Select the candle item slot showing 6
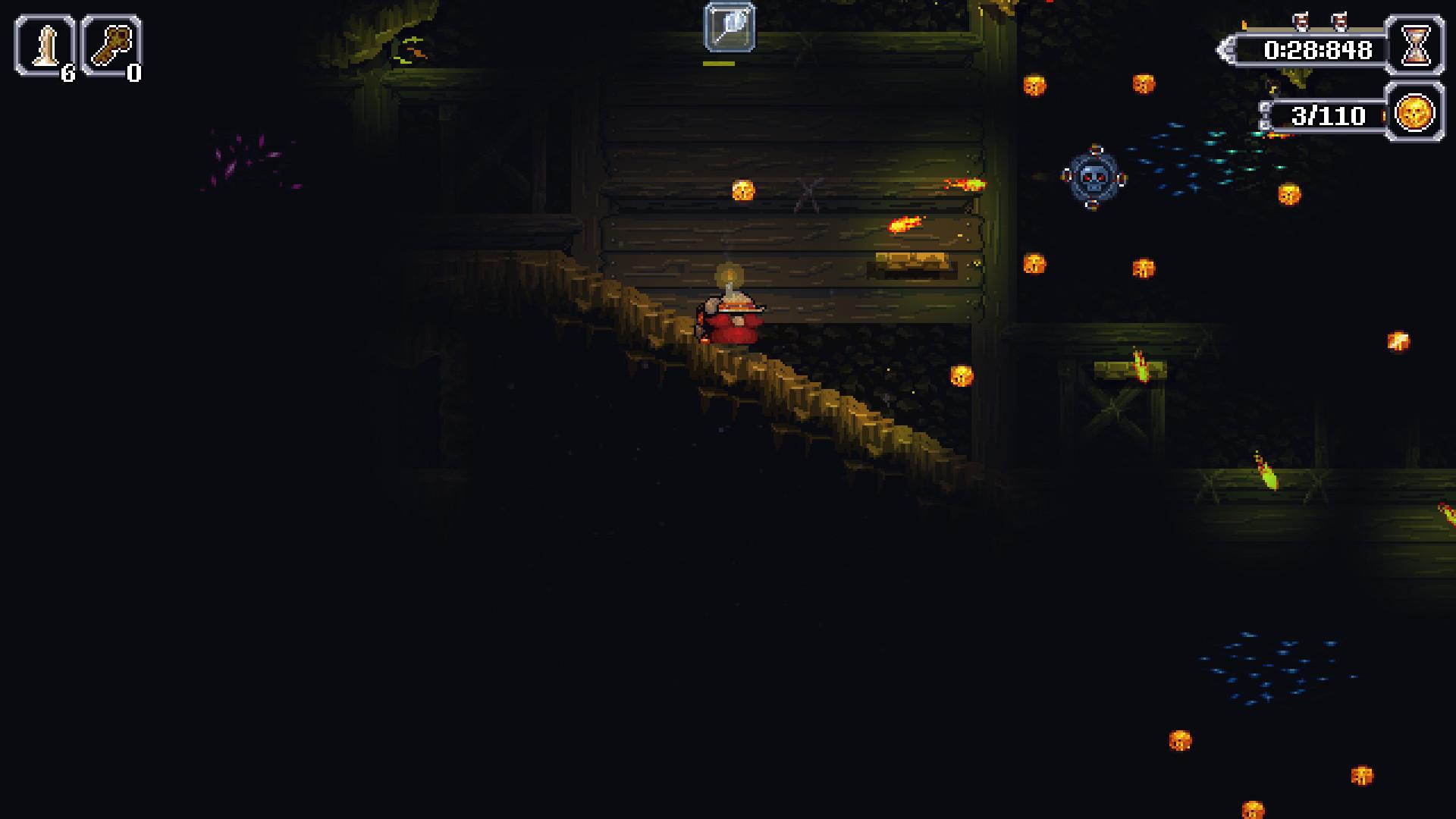The image size is (1456, 819). pyautogui.click(x=42, y=44)
